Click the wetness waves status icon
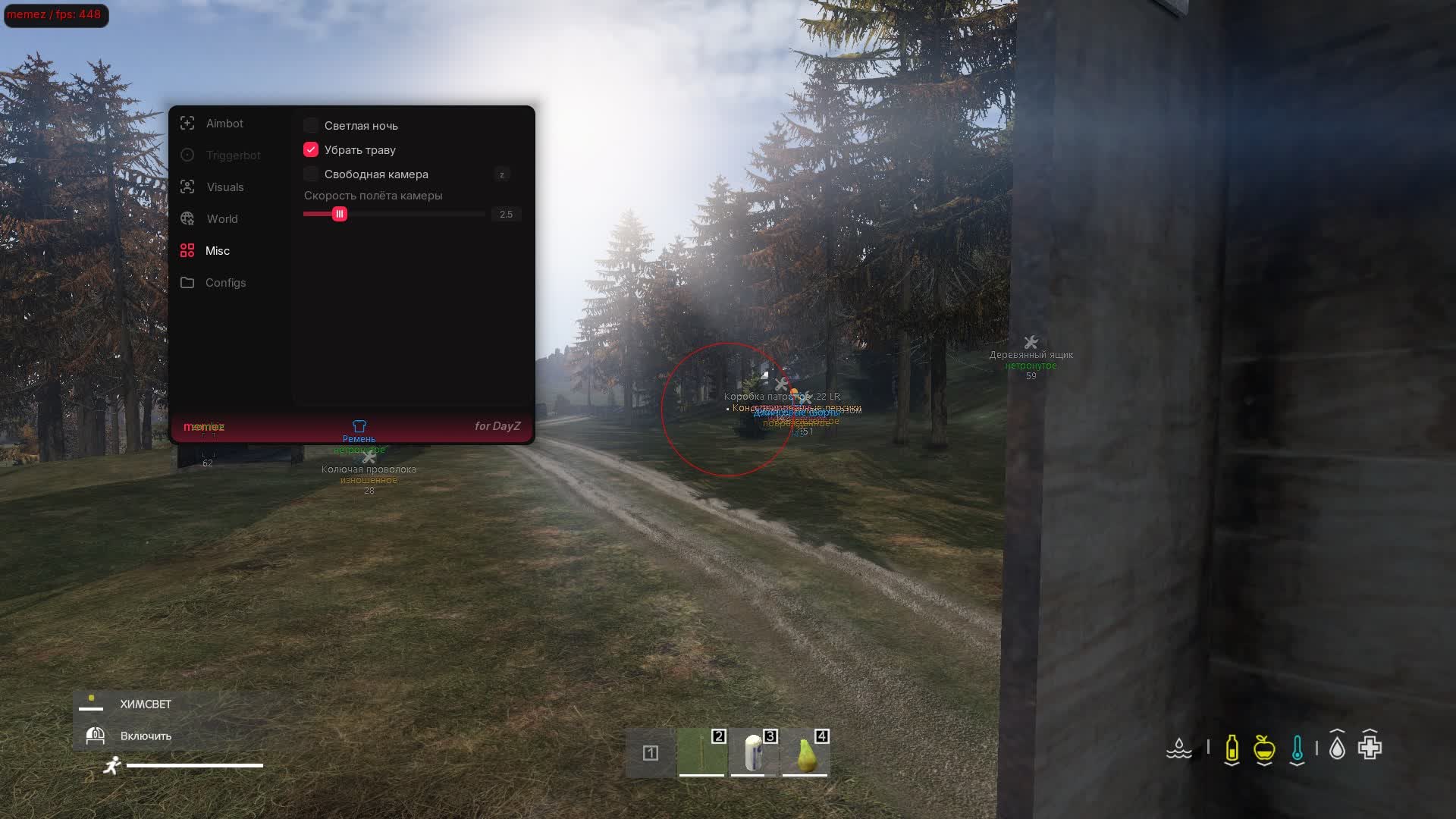The width and height of the screenshot is (1456, 819). [x=1178, y=750]
